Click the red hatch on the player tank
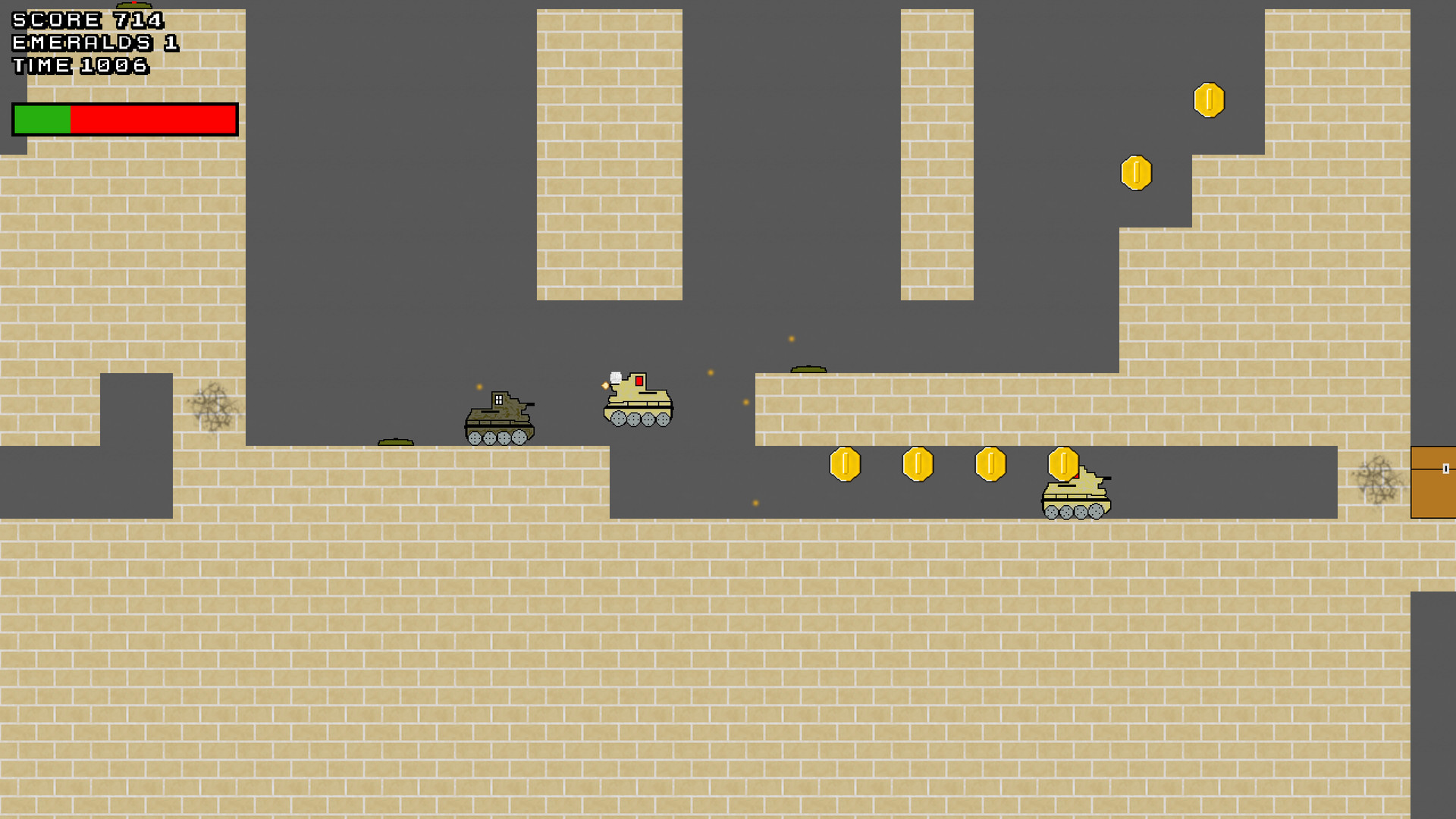This screenshot has height=819, width=1456. point(638,381)
